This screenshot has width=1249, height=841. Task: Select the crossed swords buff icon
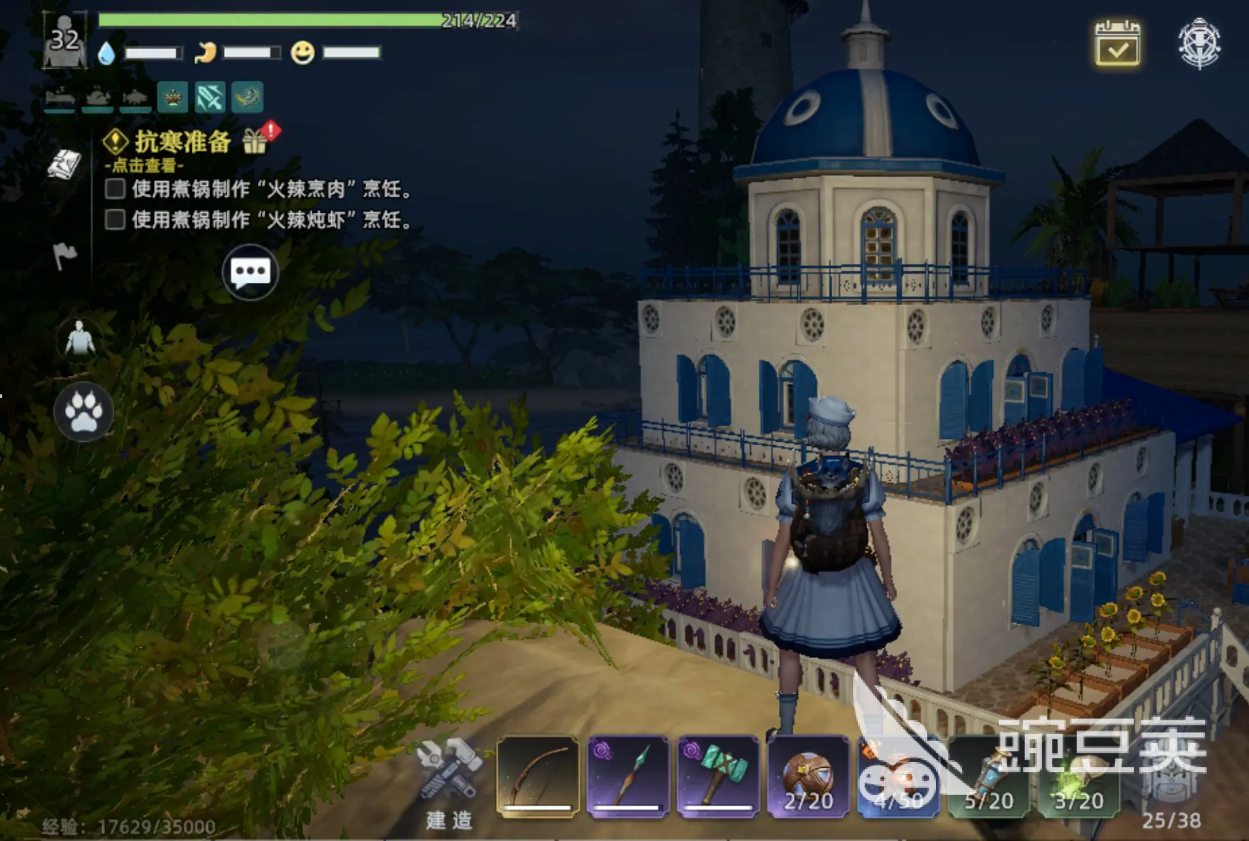(x=210, y=97)
